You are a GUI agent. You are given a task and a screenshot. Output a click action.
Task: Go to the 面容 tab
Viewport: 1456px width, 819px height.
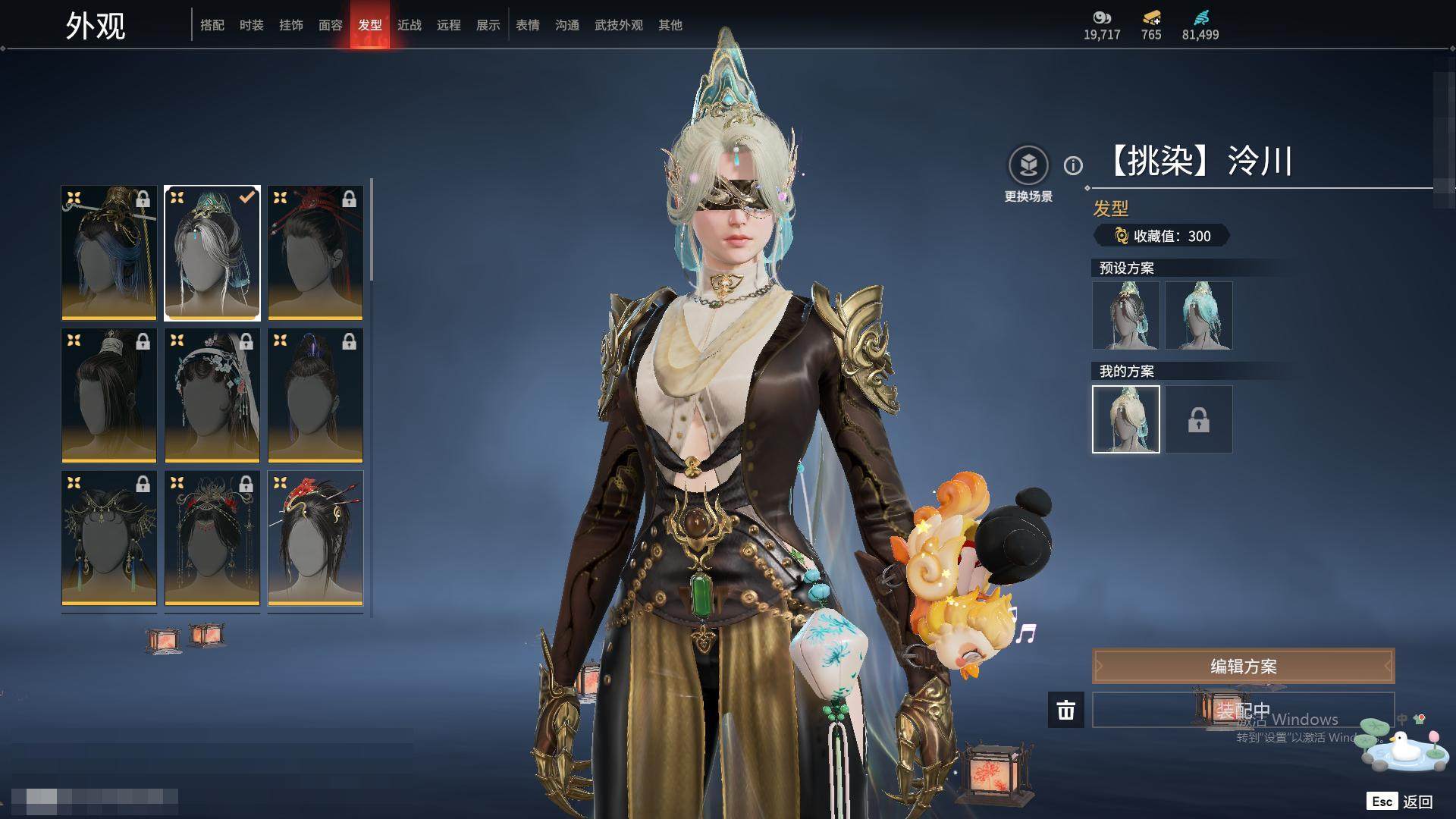click(331, 25)
